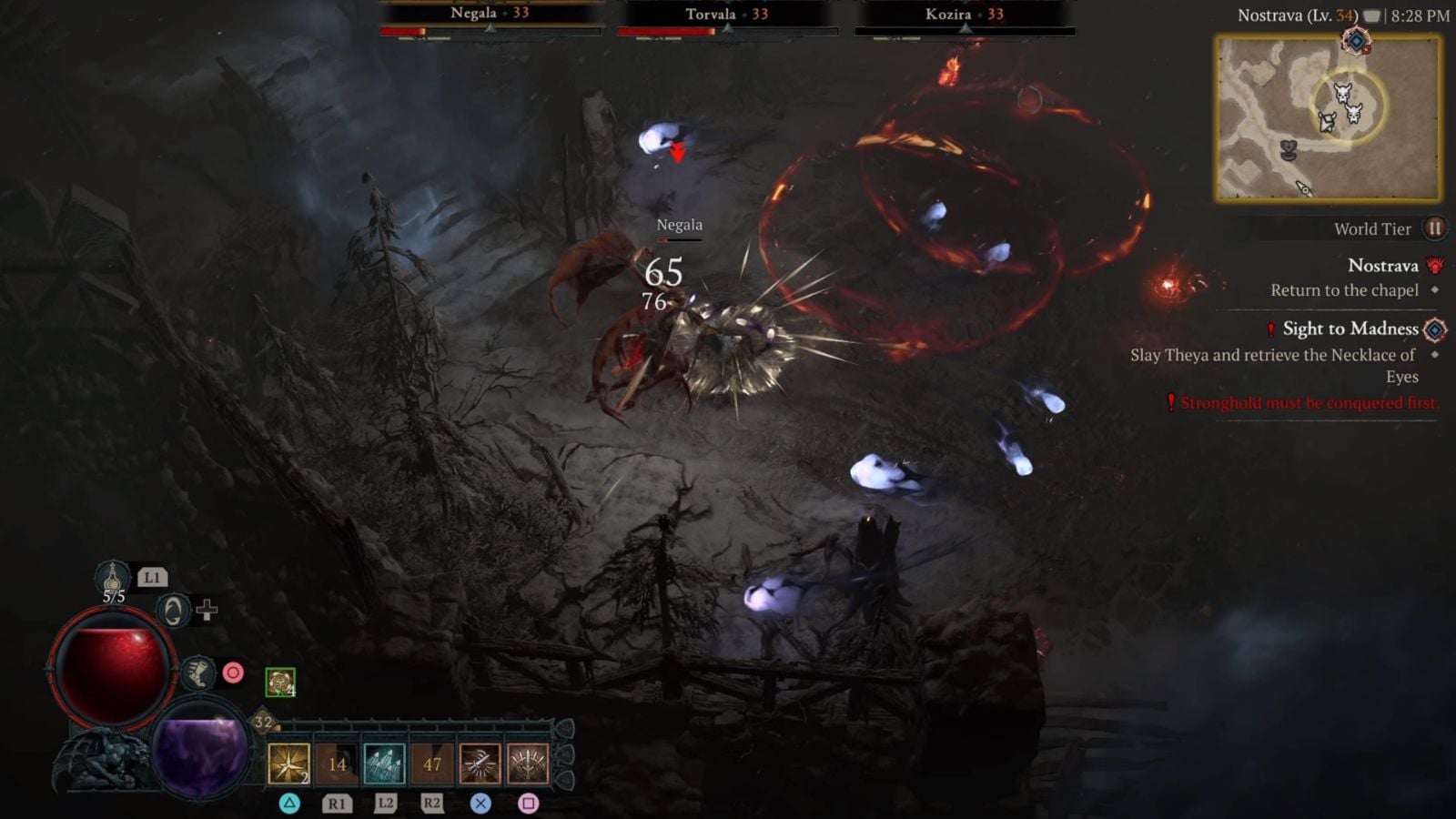Click the Sight to Madness quest emblem
The width and height of the screenshot is (1456, 819).
click(1433, 330)
